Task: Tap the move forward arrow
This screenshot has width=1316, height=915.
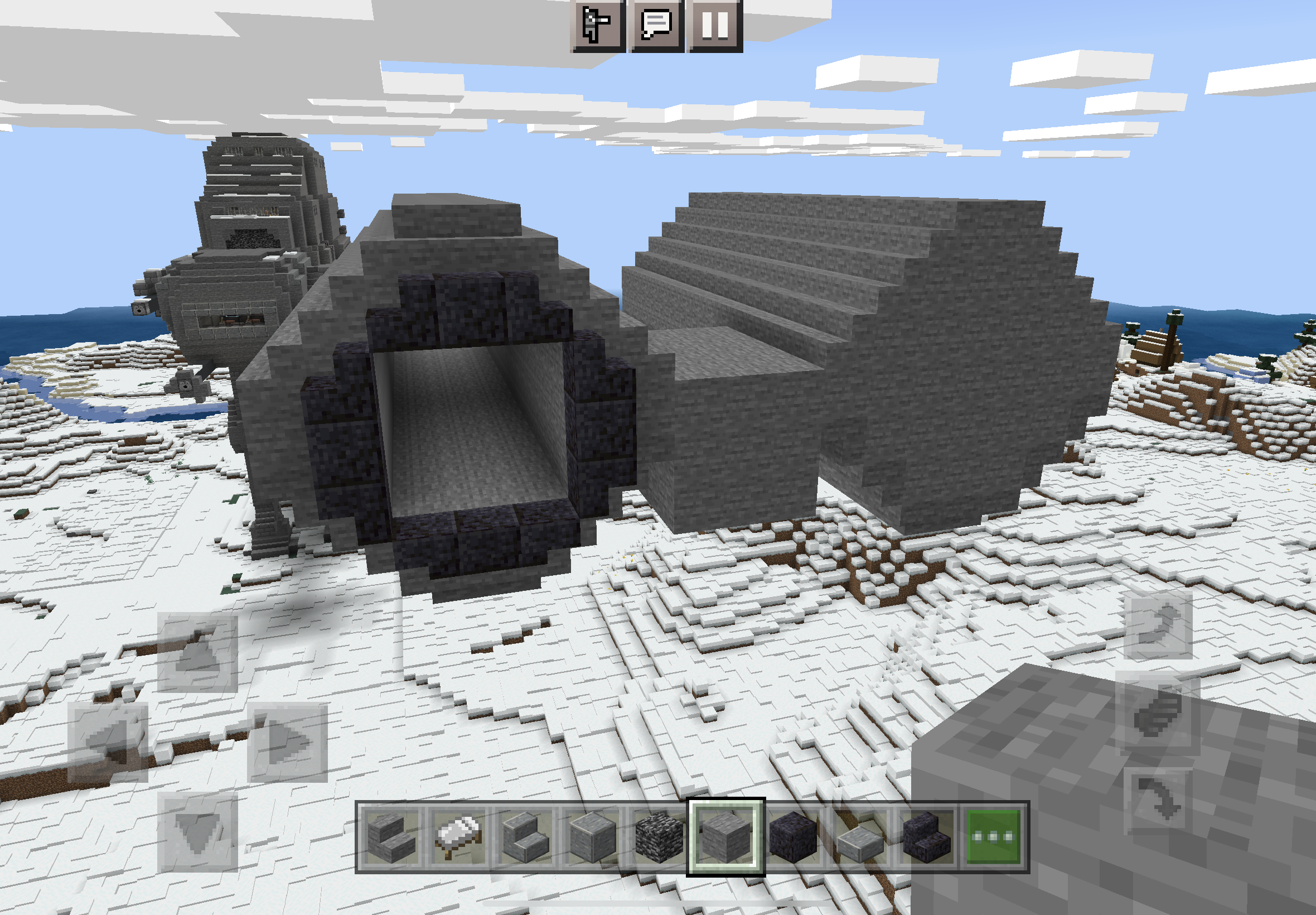Action: pyautogui.click(x=197, y=653)
